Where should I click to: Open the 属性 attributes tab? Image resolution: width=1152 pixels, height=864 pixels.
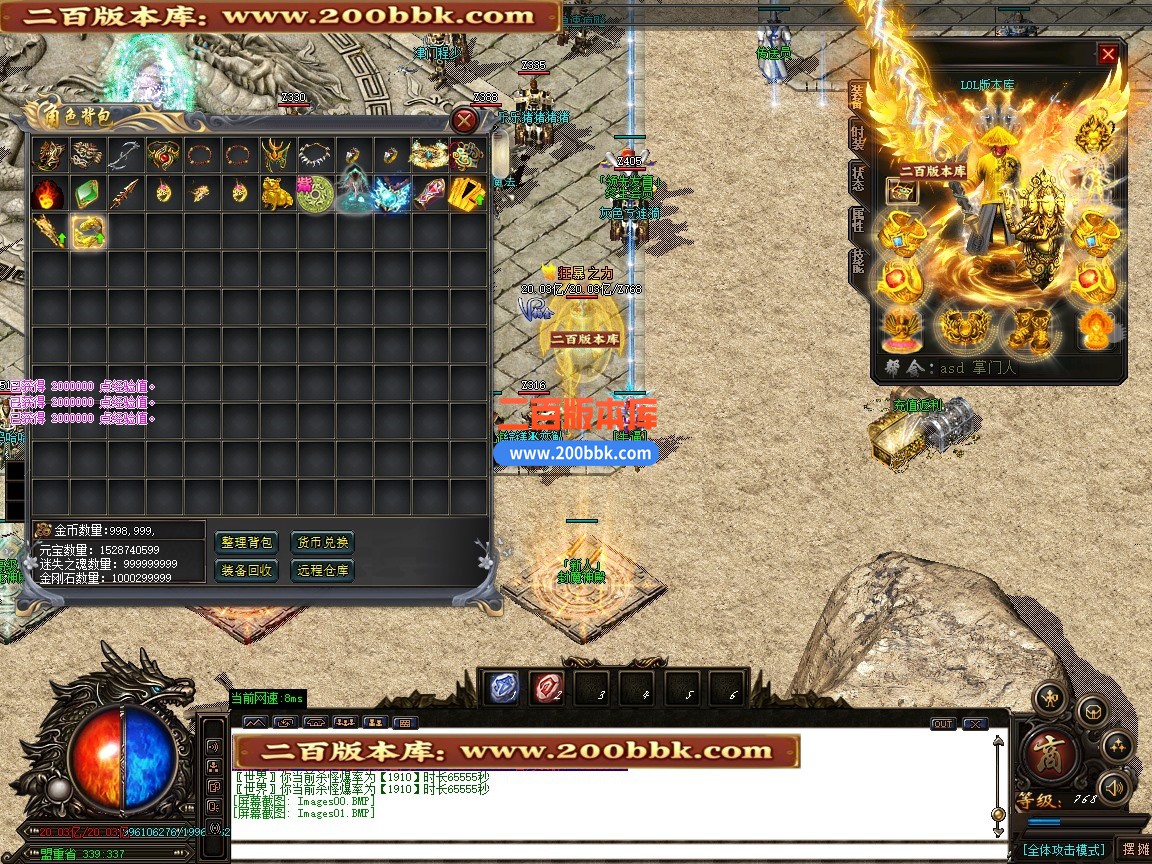tap(857, 222)
